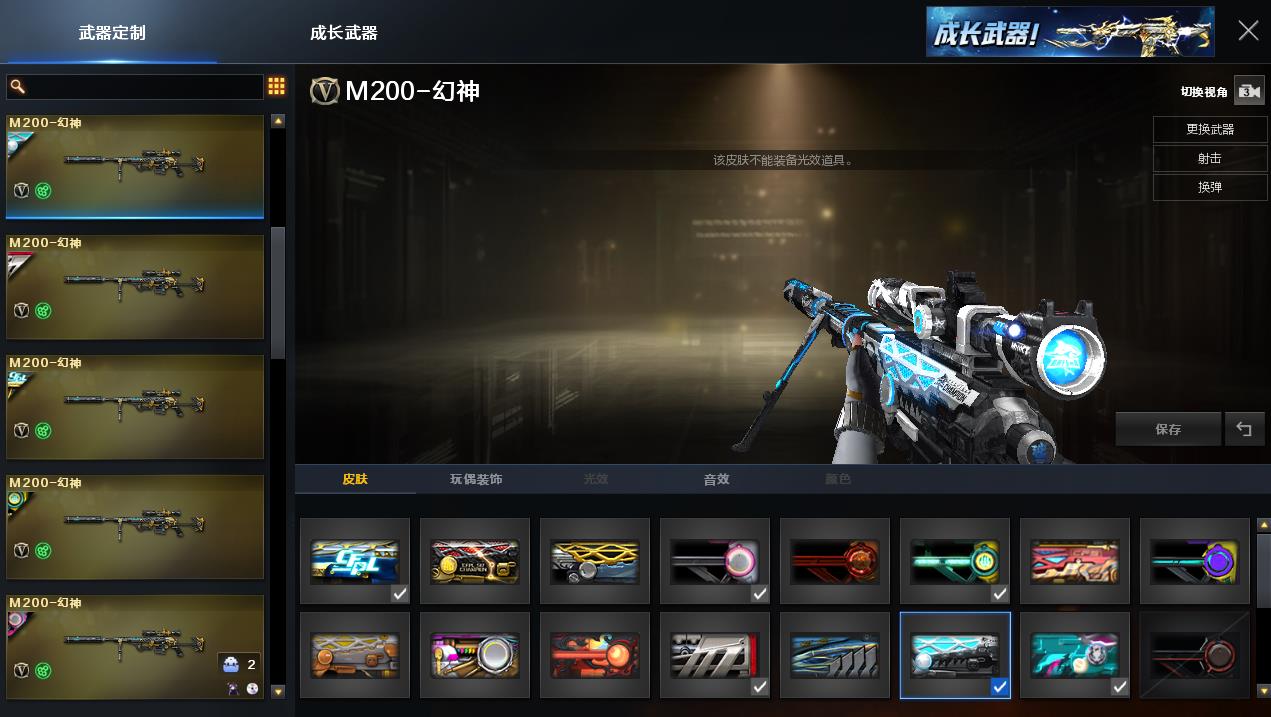
Task: Click the undo arrow beside 保存
Action: [1244, 429]
